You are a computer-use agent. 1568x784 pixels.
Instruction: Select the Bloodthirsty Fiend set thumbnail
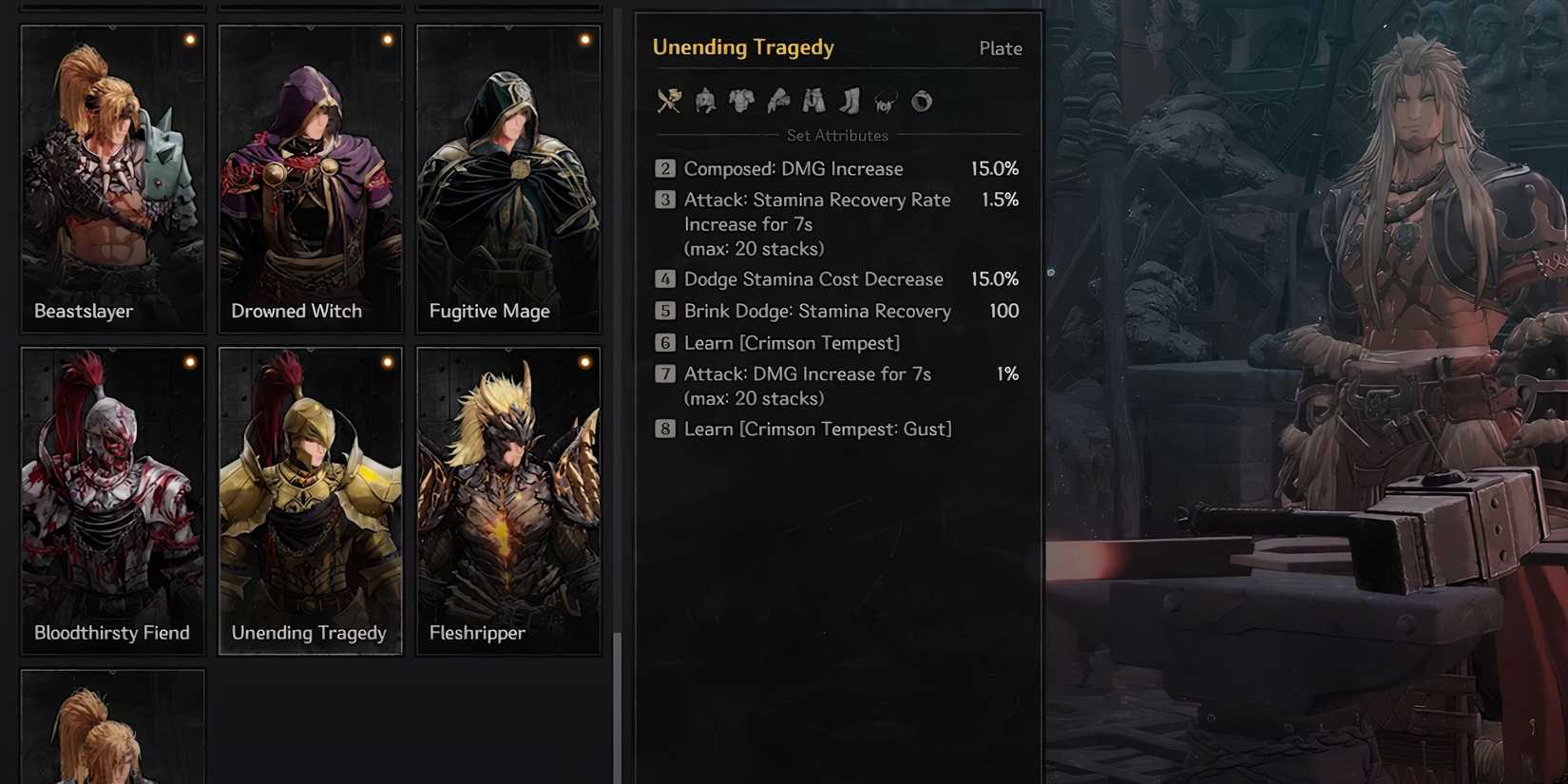click(111, 501)
